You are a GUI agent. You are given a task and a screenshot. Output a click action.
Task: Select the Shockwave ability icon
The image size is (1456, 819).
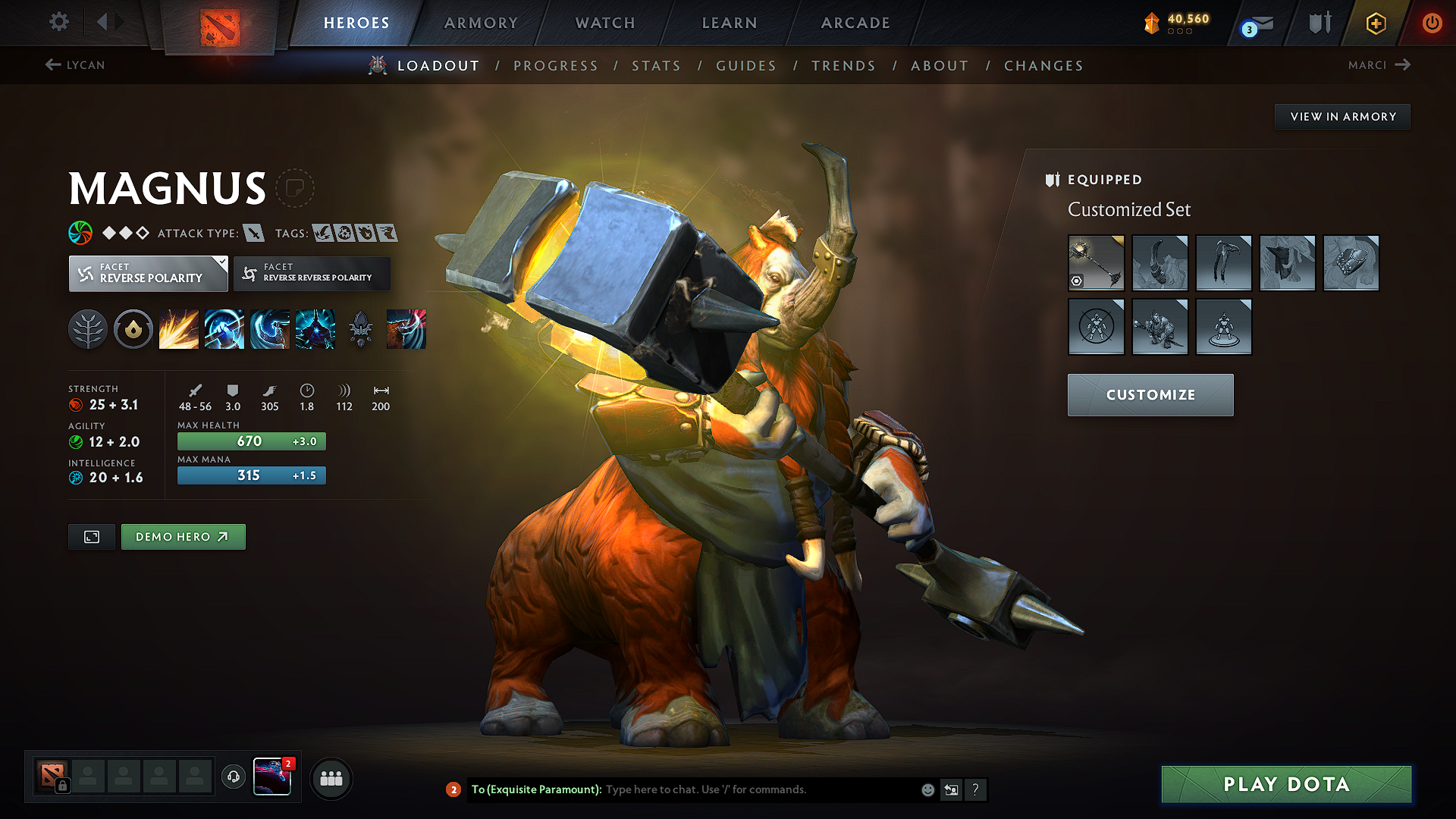[179, 328]
